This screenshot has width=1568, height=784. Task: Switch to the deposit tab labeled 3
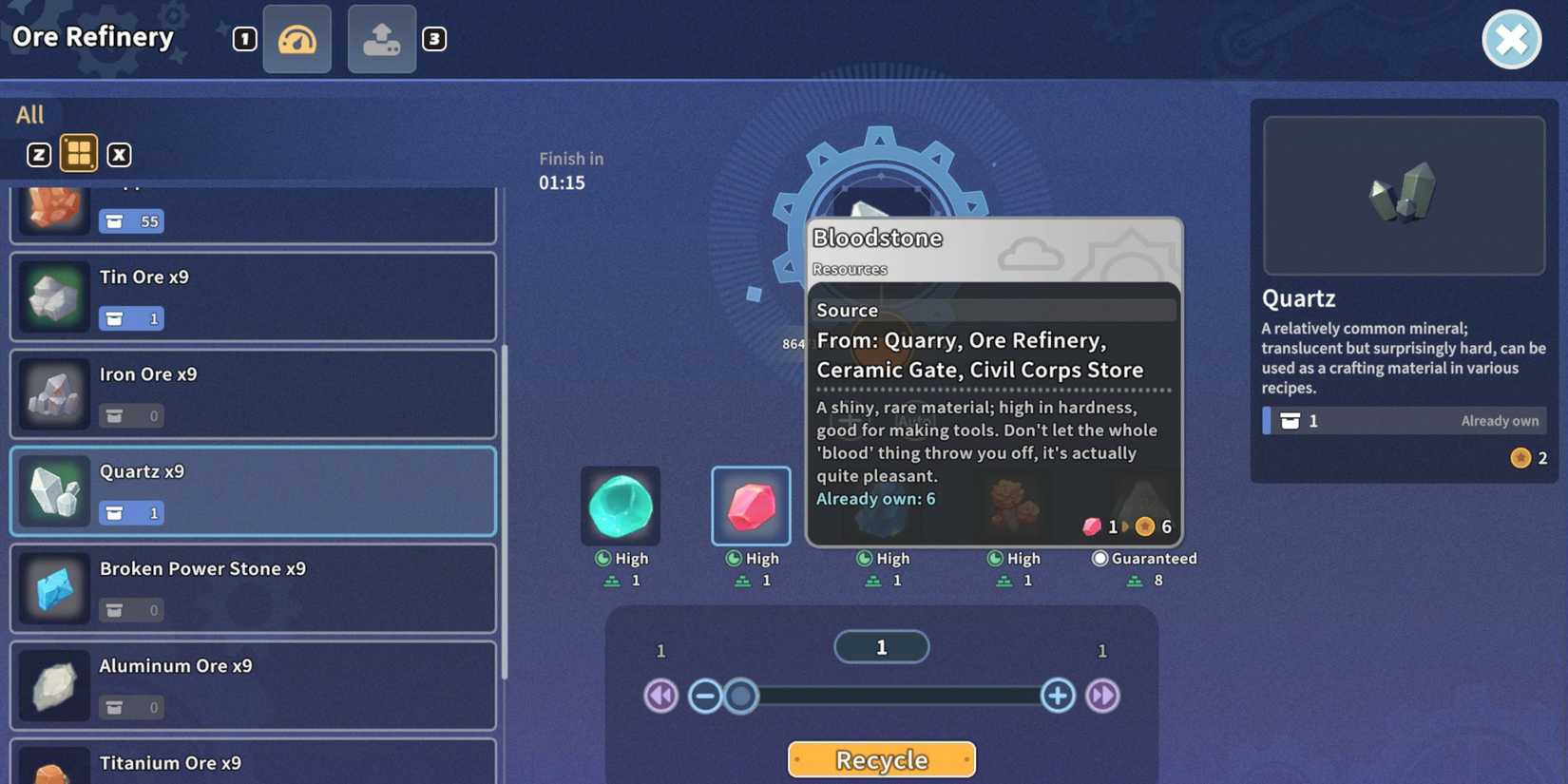(x=381, y=39)
